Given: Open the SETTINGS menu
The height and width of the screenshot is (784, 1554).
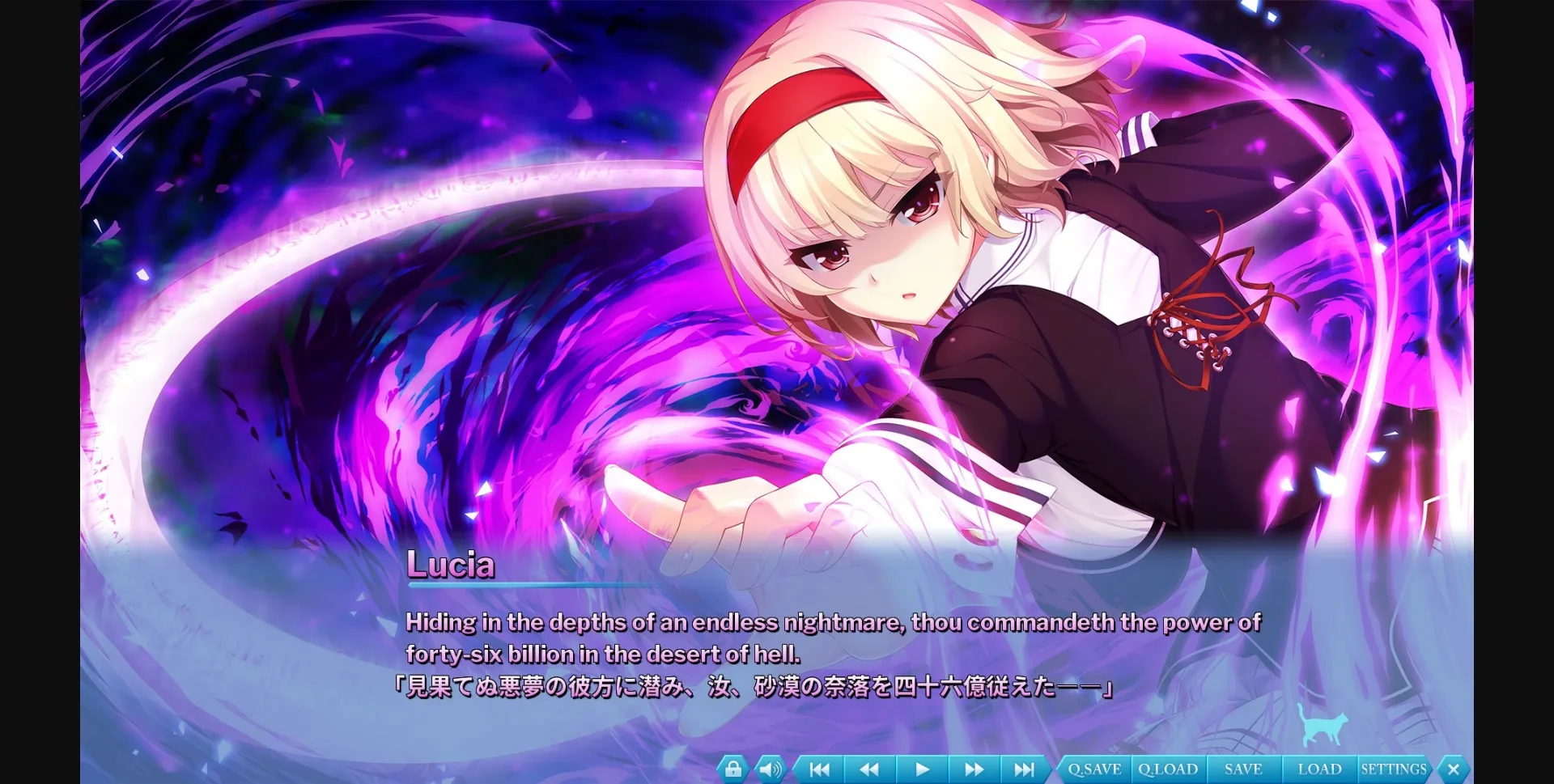Looking at the screenshot, I should [x=1394, y=769].
